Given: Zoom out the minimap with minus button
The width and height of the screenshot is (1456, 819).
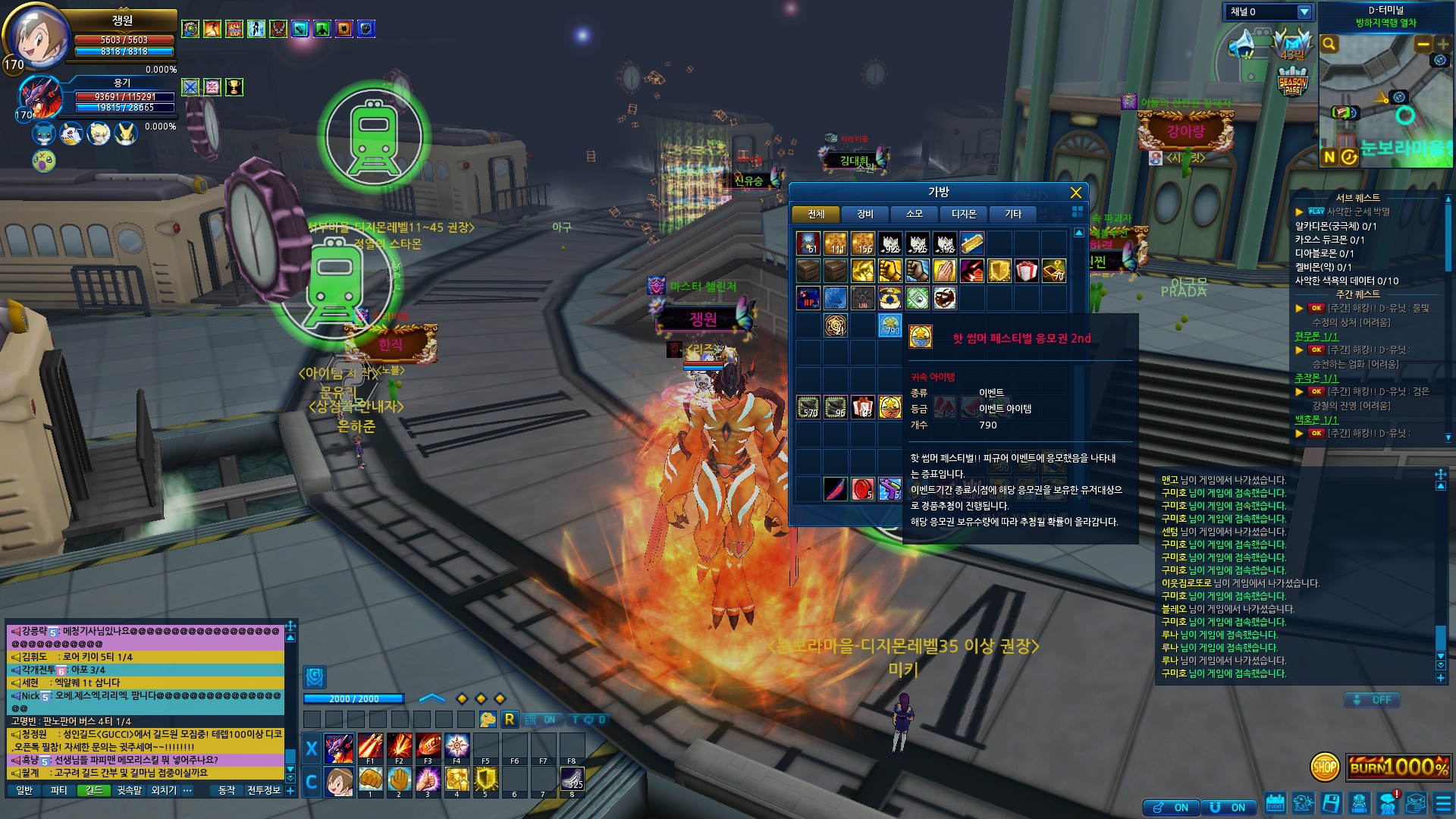Looking at the screenshot, I should tap(1423, 44).
